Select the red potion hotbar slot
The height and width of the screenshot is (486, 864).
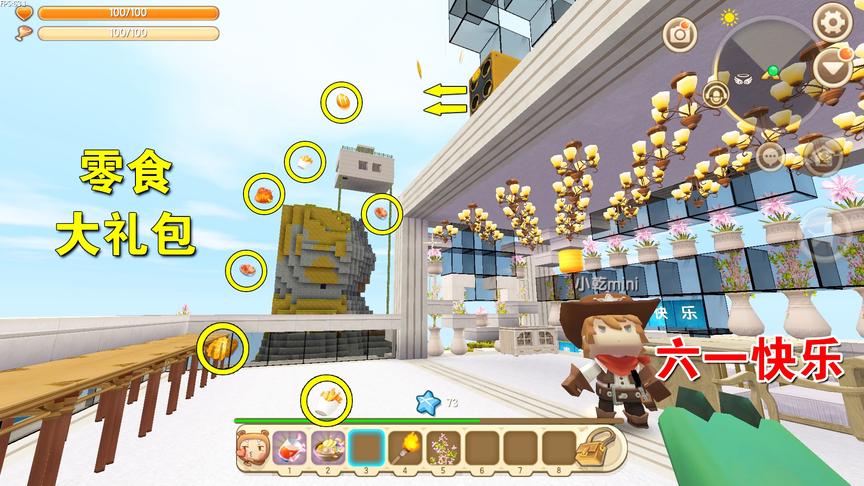tap(290, 446)
